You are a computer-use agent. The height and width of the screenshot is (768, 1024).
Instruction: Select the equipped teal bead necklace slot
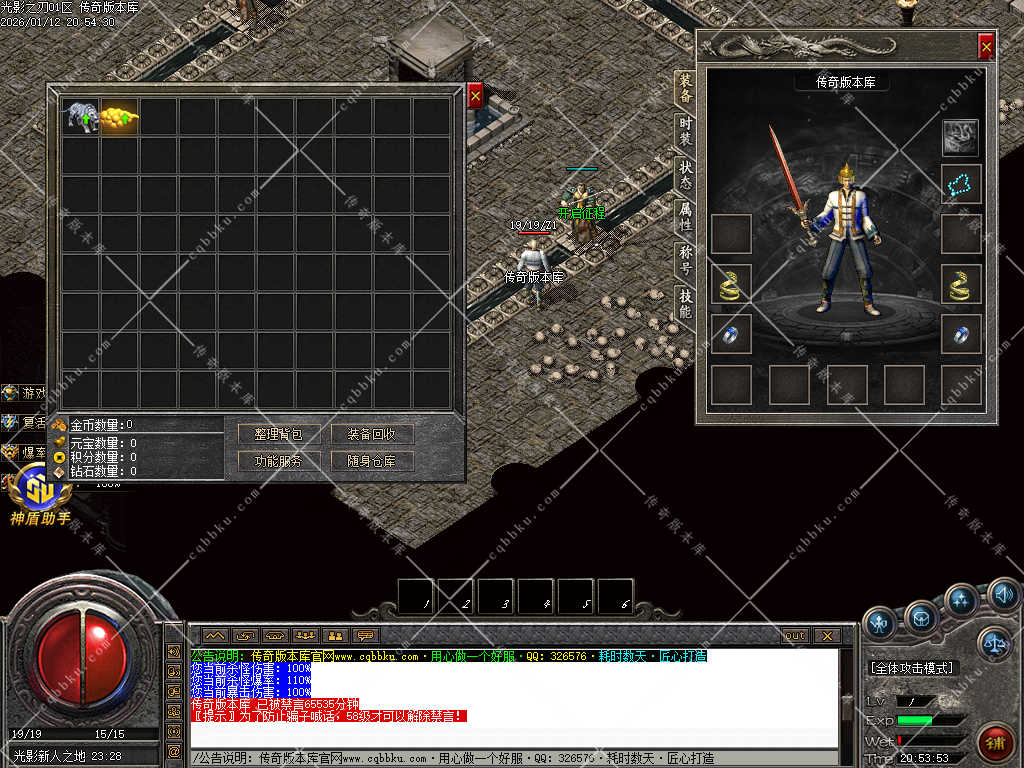(961, 184)
